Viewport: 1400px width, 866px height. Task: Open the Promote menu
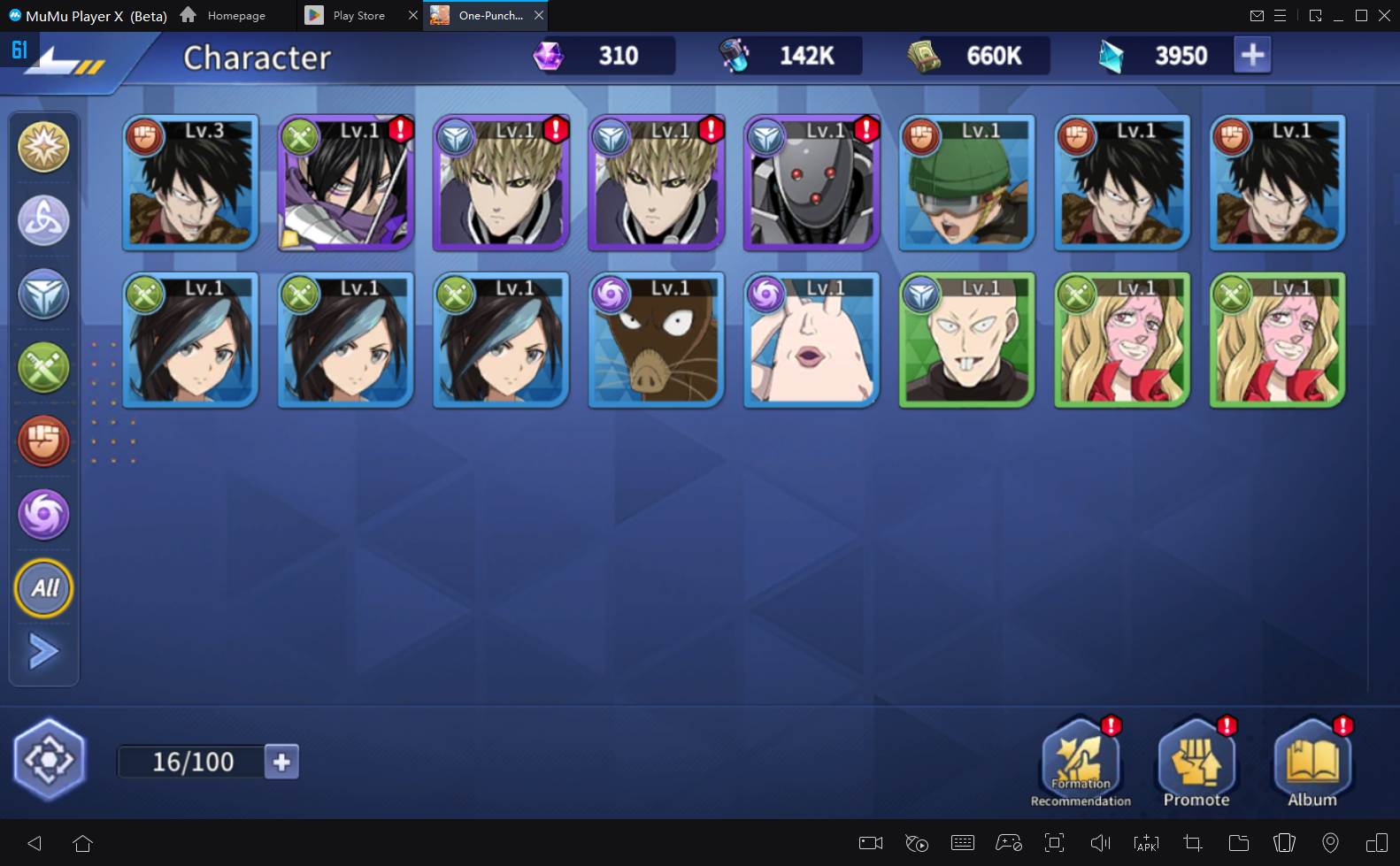(x=1196, y=763)
